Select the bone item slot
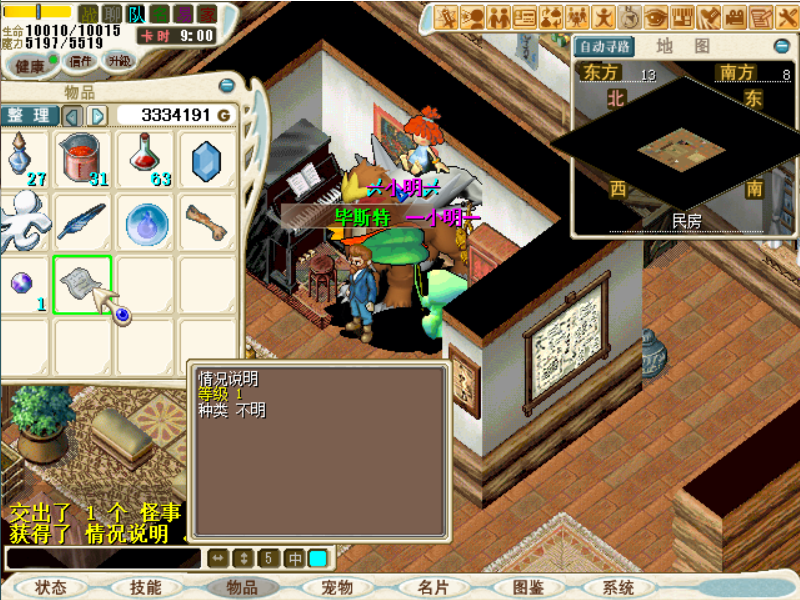 point(207,218)
